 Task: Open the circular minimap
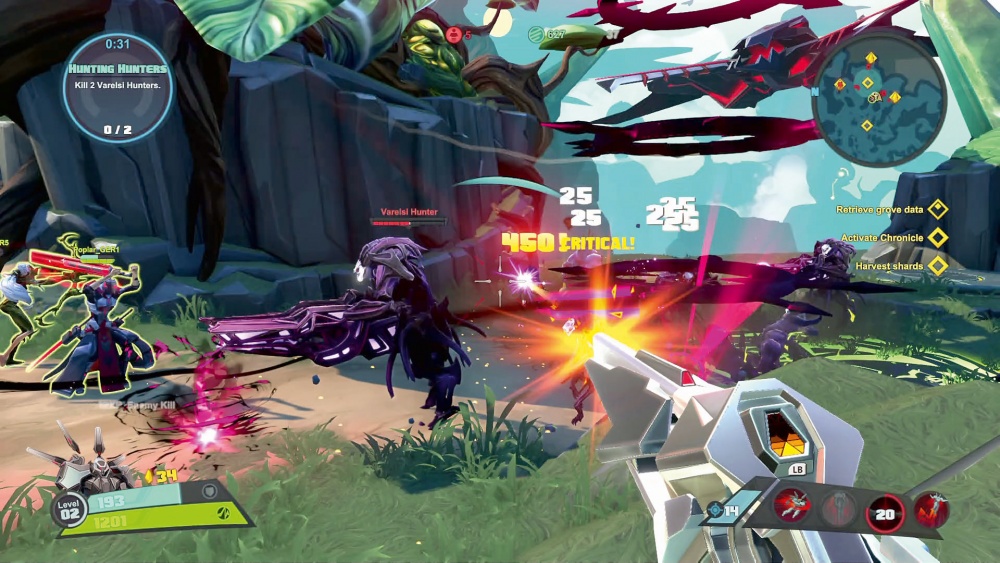click(x=880, y=97)
